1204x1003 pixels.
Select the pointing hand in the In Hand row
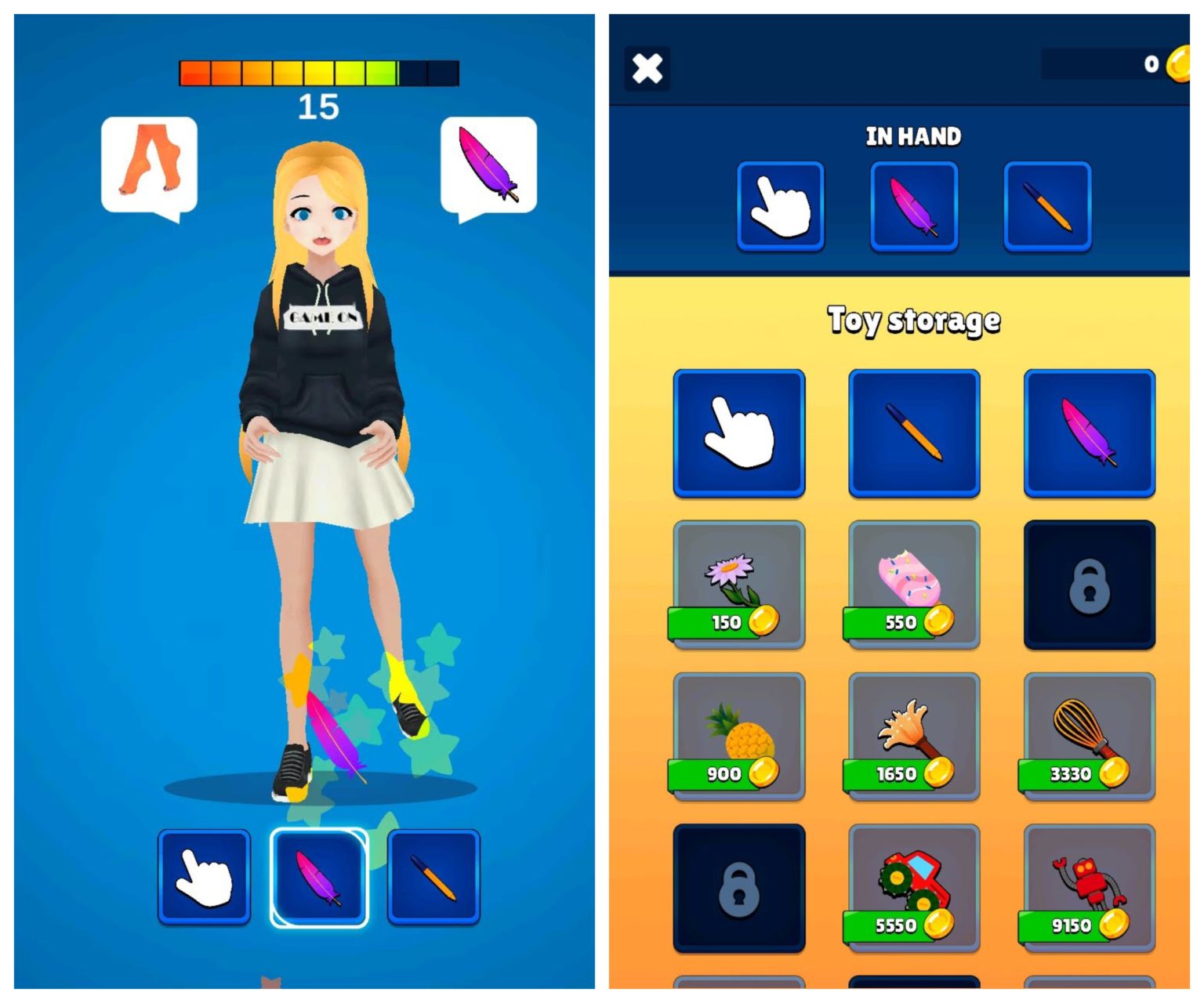coord(780,206)
